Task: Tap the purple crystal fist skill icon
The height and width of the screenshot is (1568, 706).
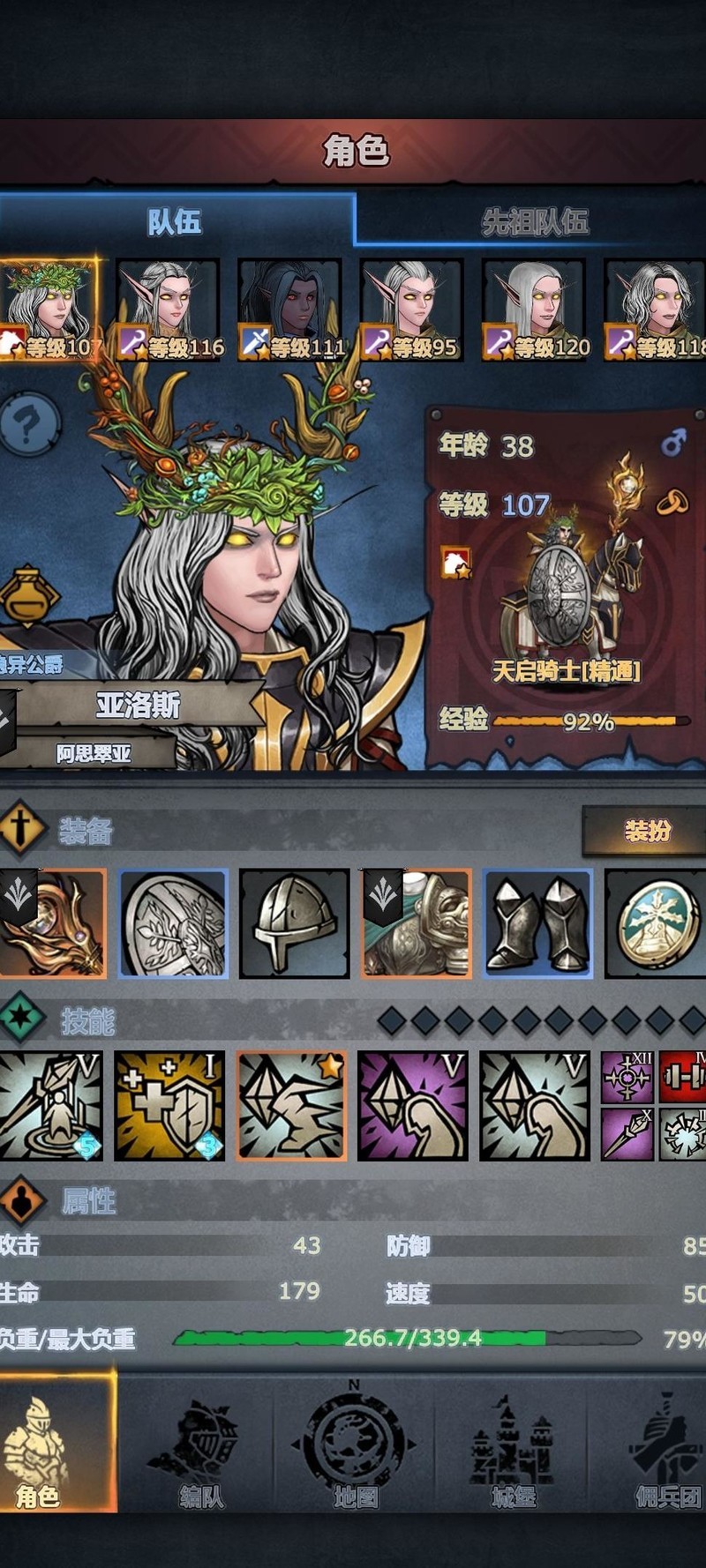Action: (x=412, y=1105)
